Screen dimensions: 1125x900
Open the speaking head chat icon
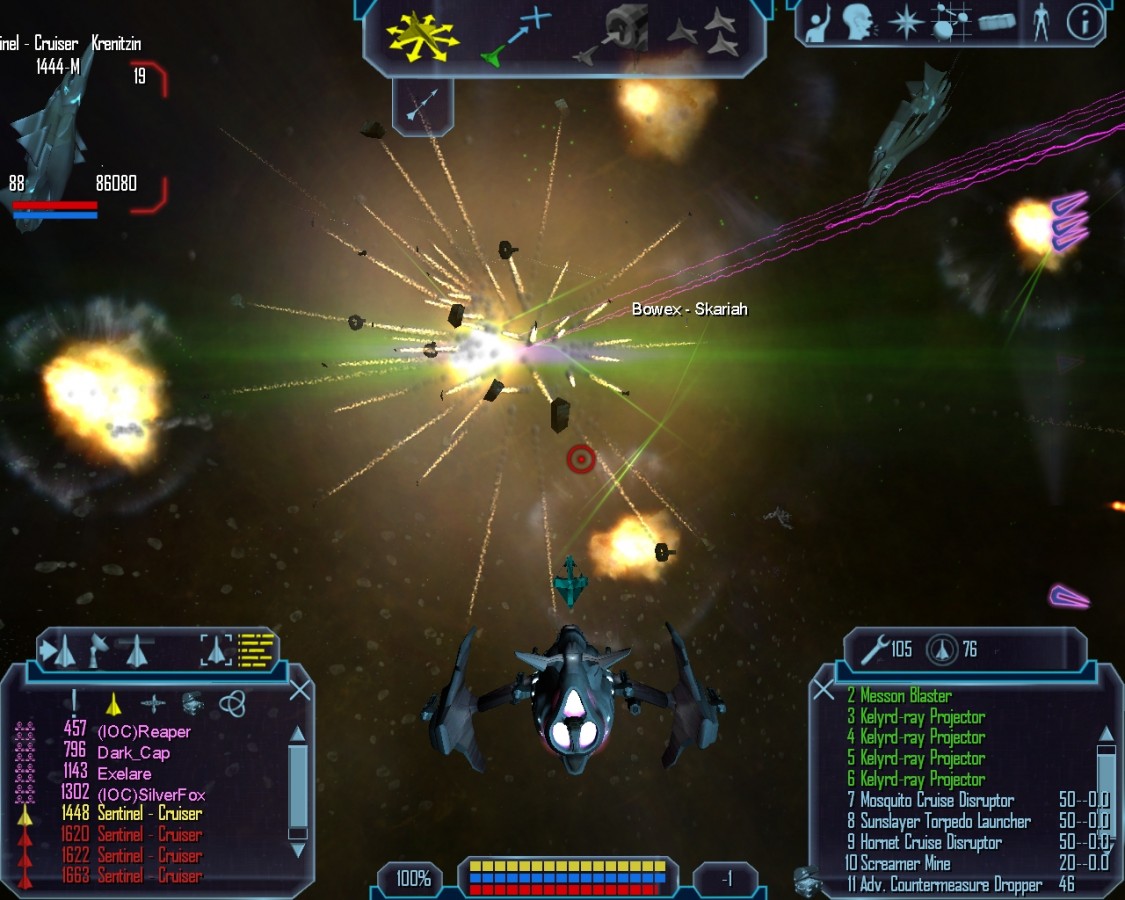pos(859,22)
